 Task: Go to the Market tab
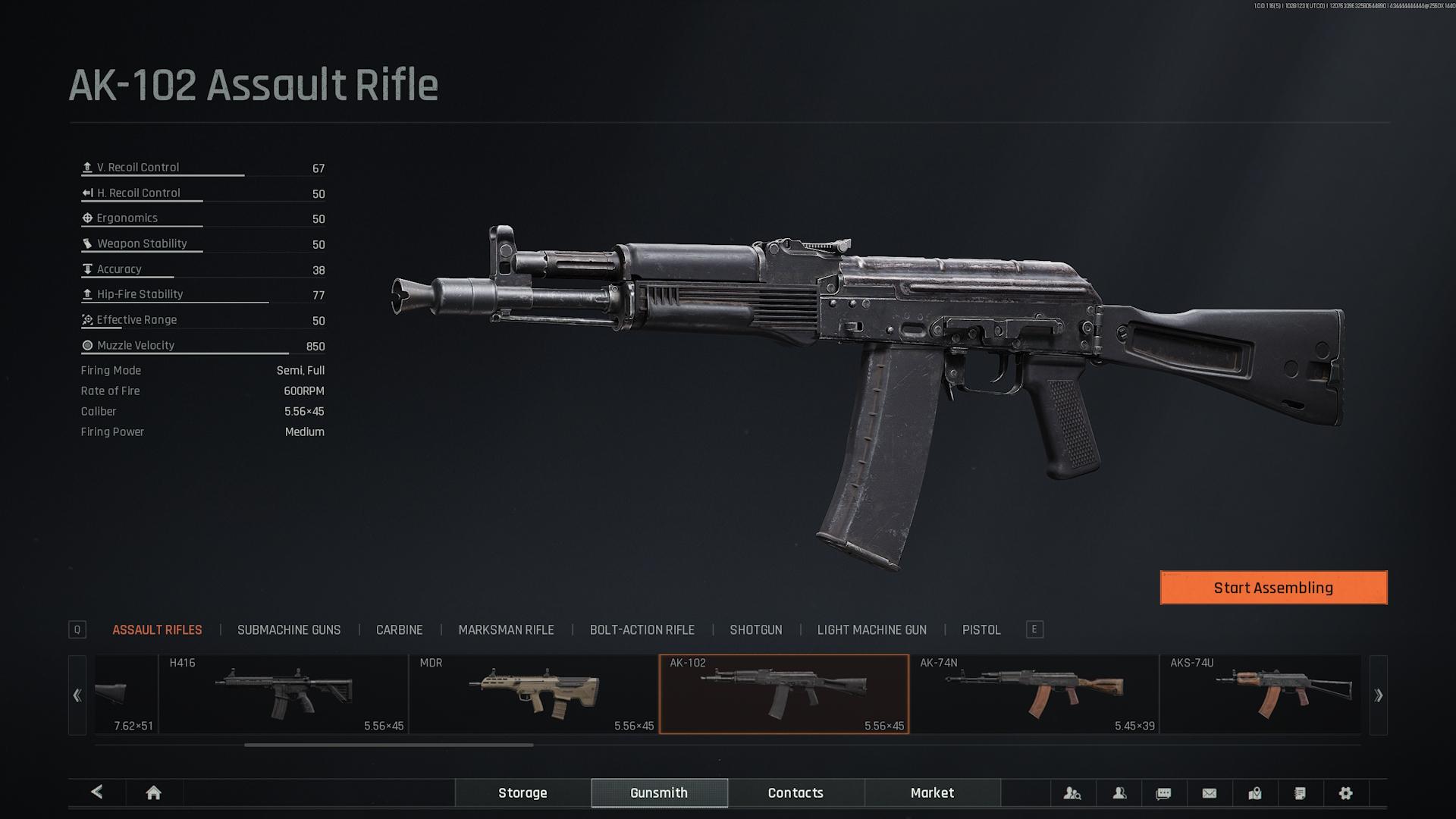pos(932,793)
